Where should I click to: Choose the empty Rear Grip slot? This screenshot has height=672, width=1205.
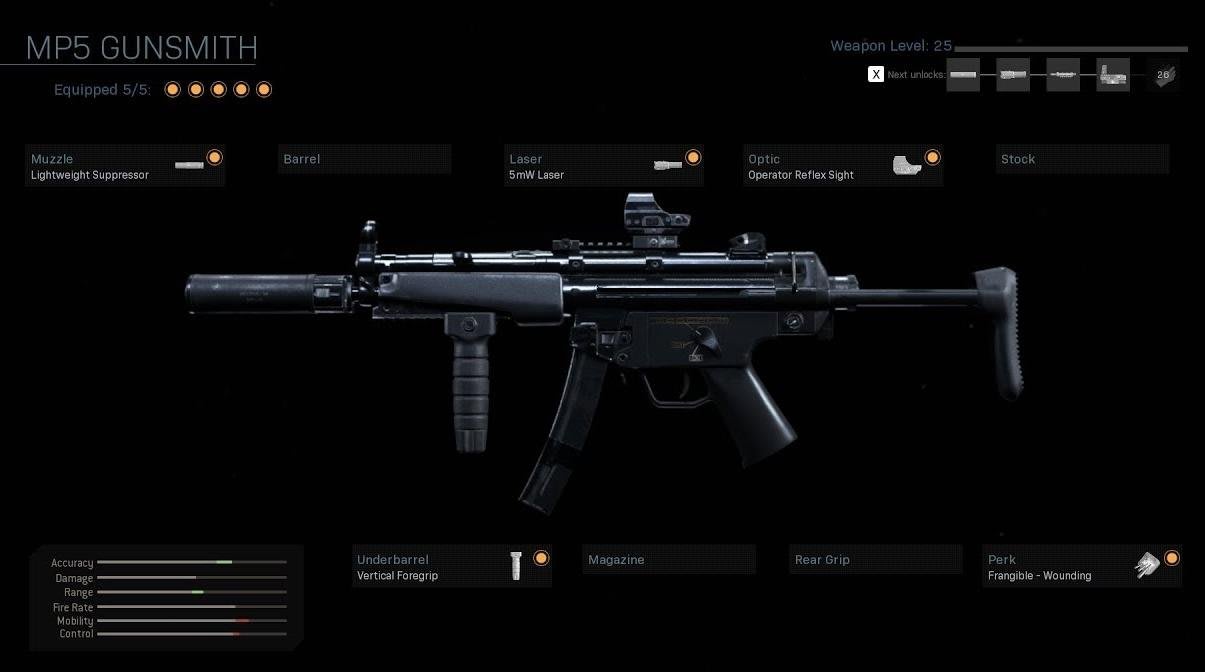875,560
